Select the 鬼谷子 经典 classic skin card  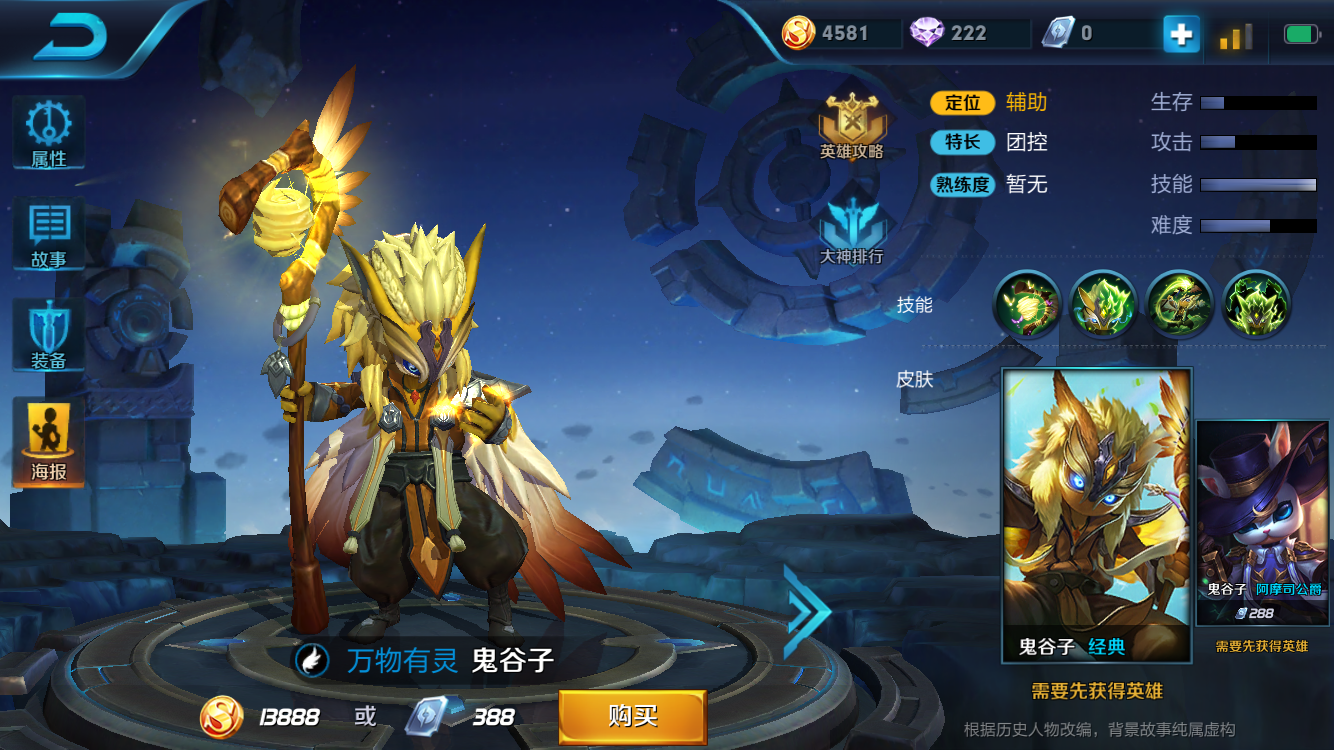tap(1096, 514)
